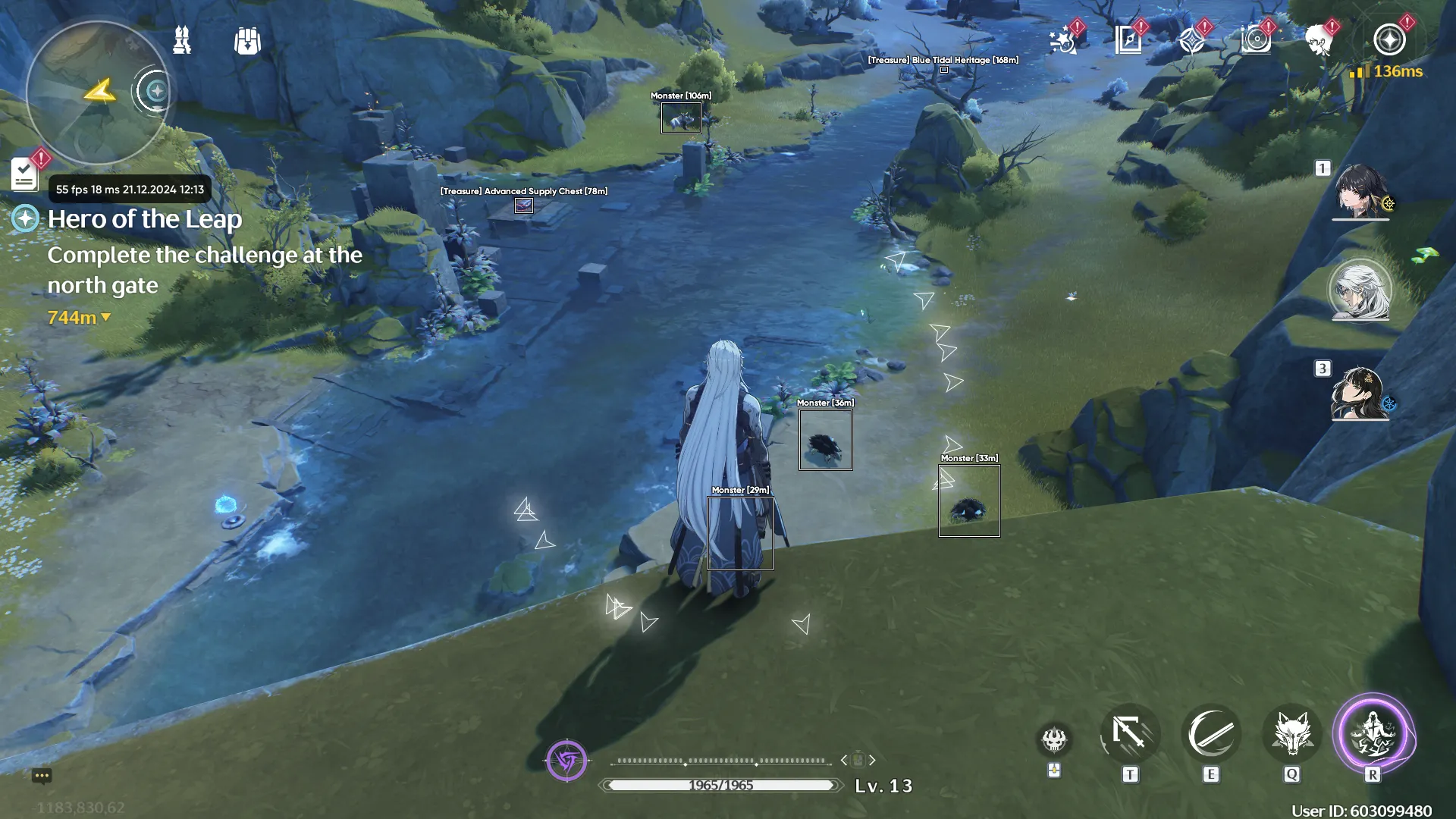Switch to party member three portrait
The image size is (1456, 819).
tap(1360, 392)
